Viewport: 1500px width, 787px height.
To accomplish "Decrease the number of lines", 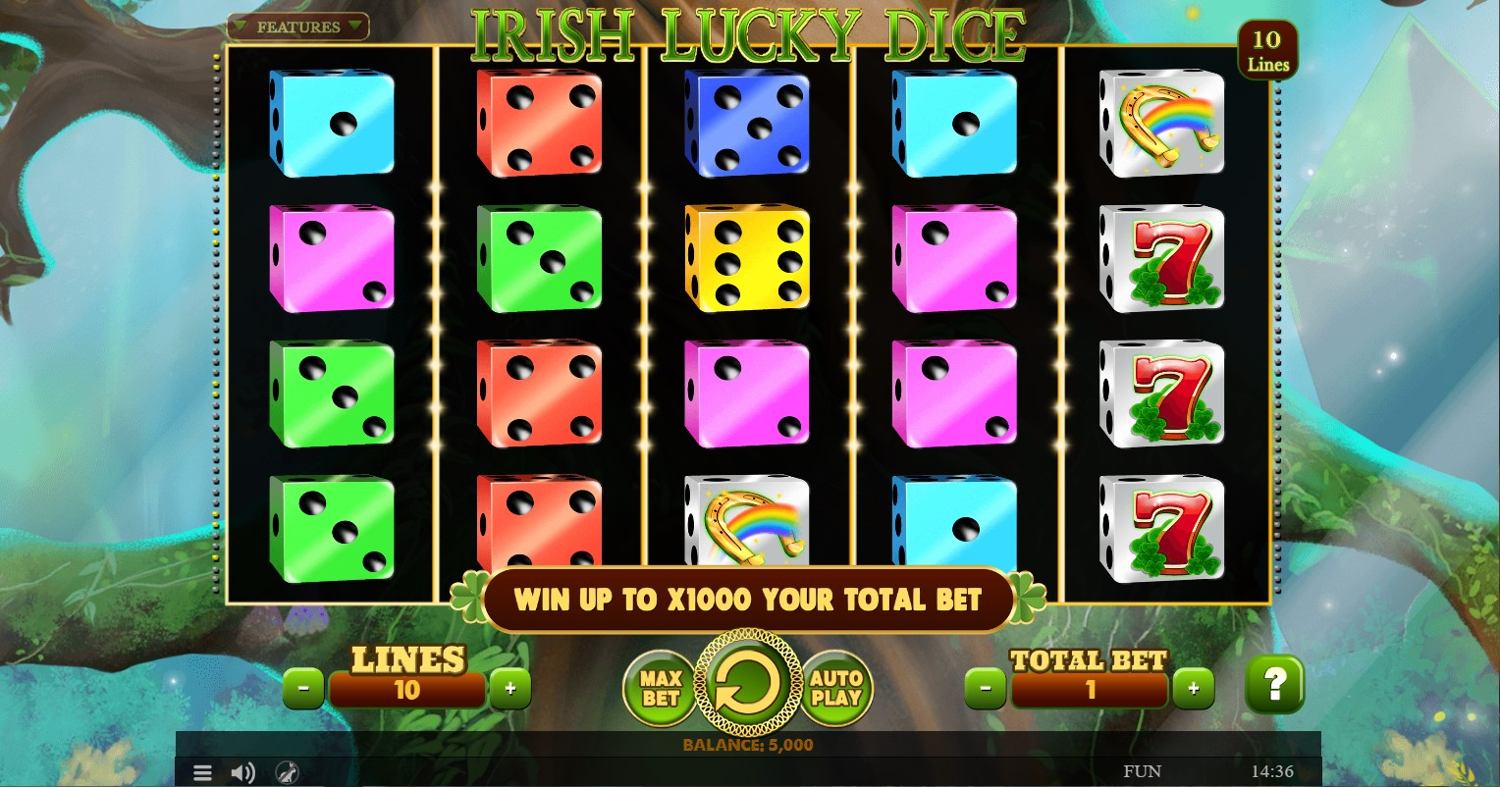I will coord(304,688).
